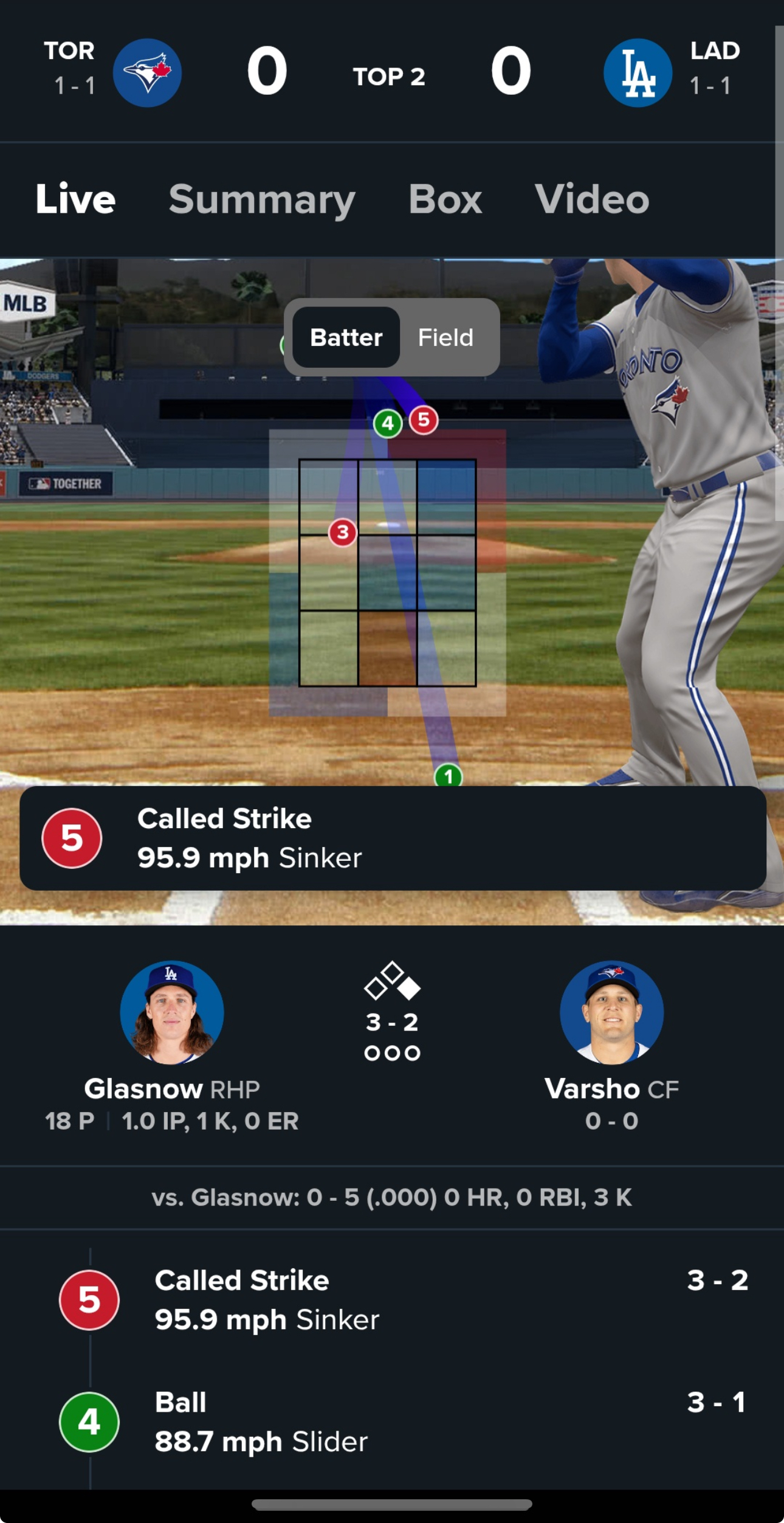Open batter Varsho's player photo
784x1523 pixels.
611,1012
